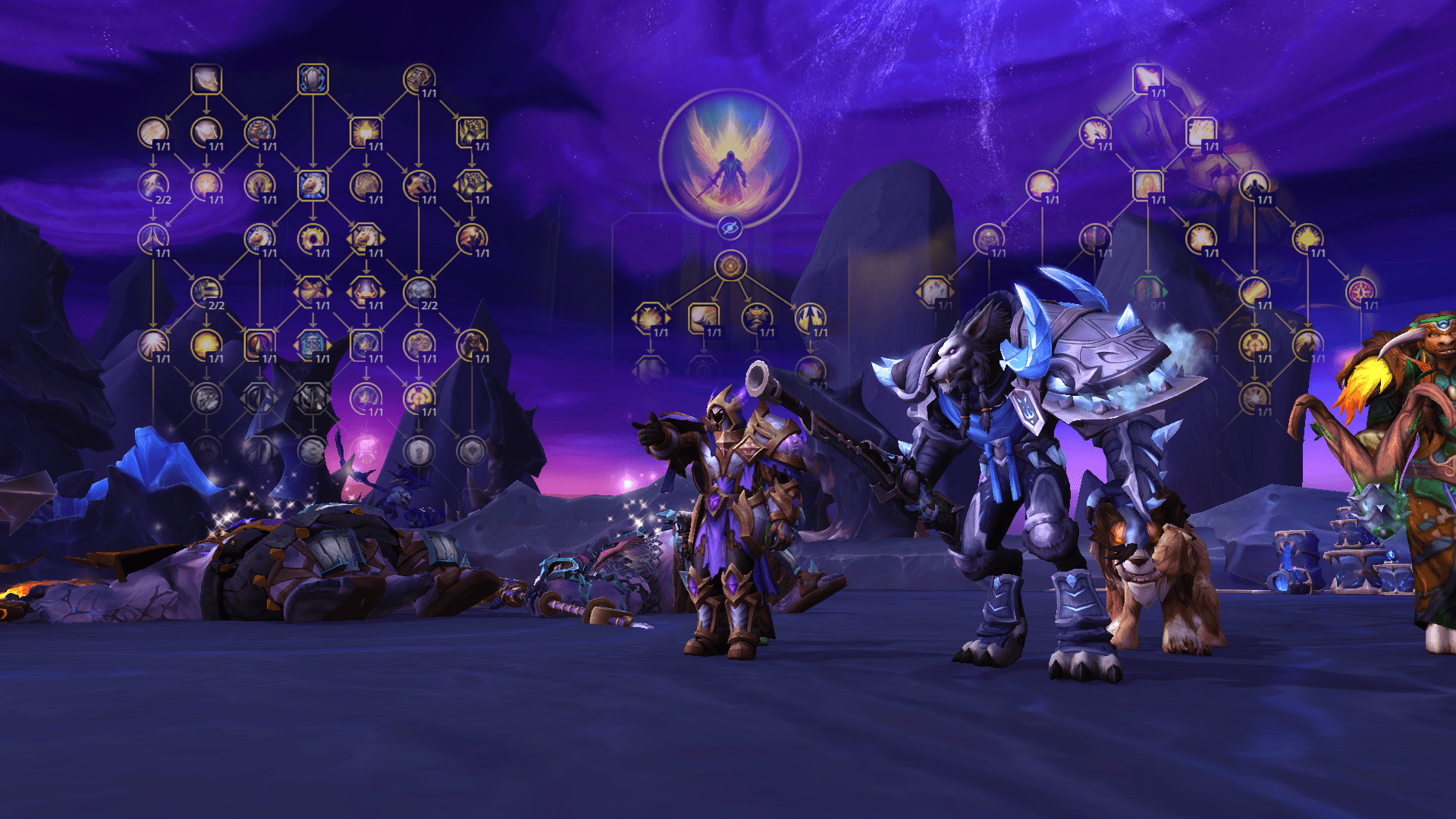
Task: Choose the bright golden orb talent
Action: click(x=206, y=344)
